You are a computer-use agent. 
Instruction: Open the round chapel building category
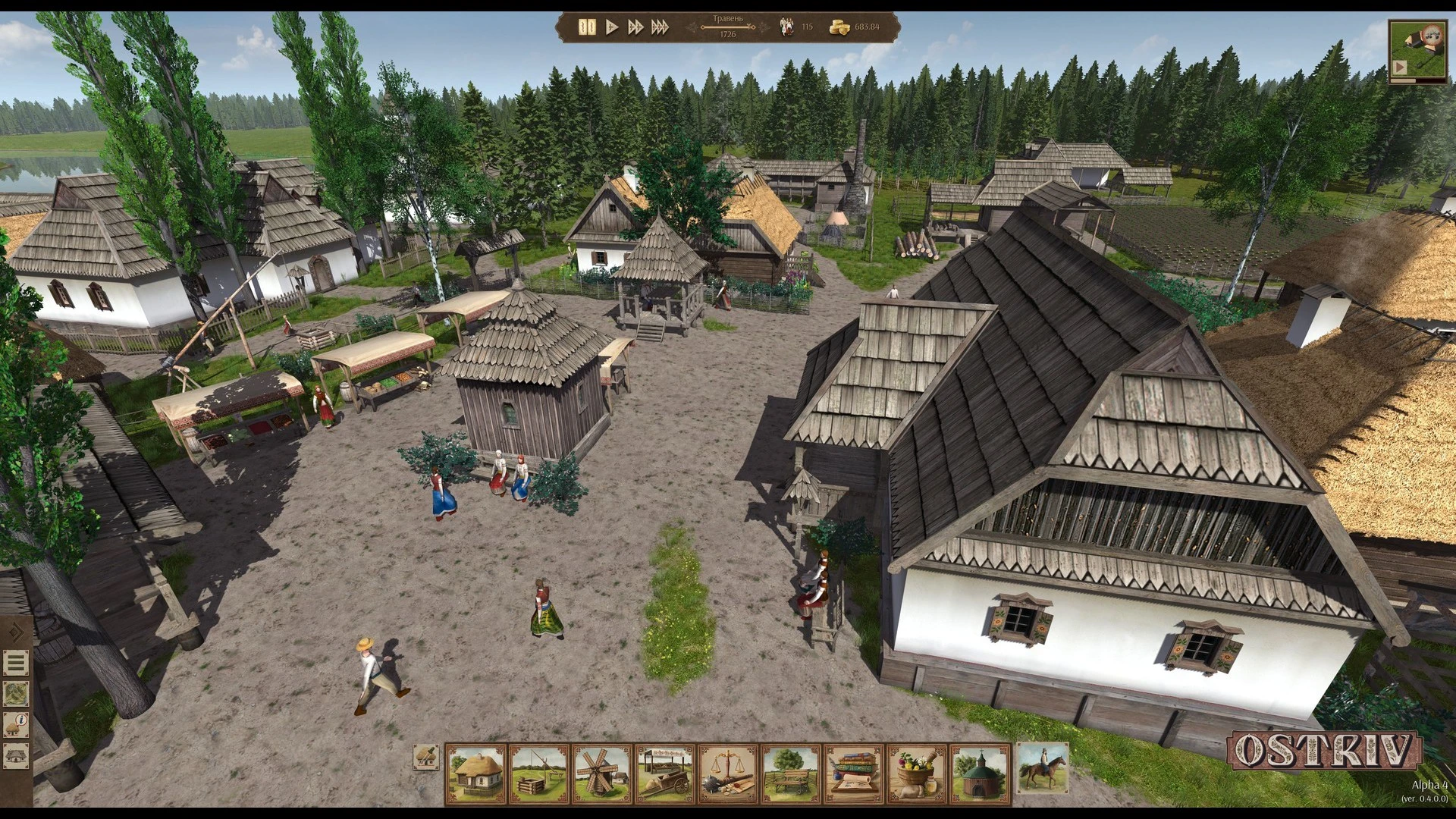coord(980,773)
